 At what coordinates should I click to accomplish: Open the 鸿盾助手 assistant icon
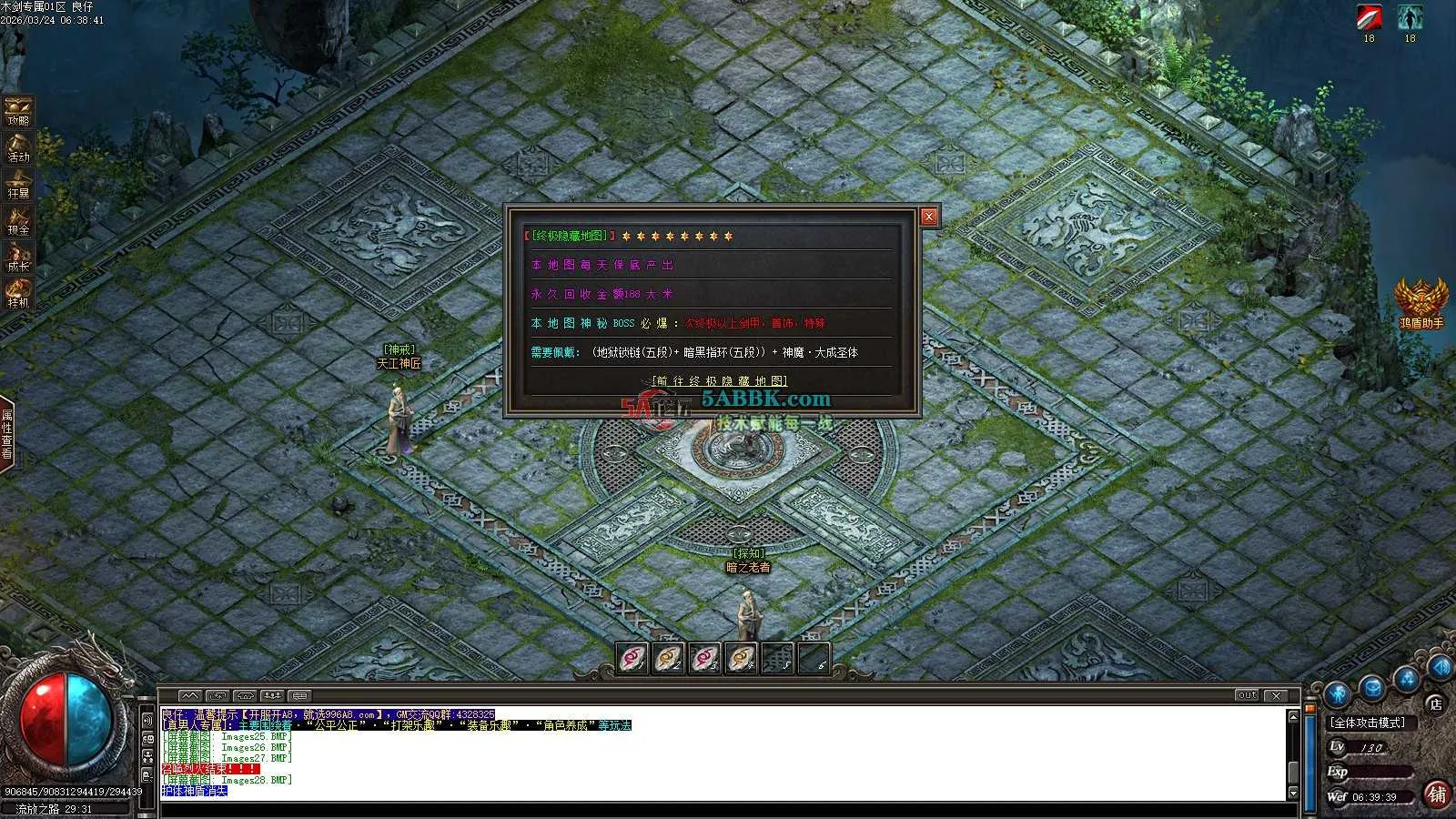click(x=1421, y=300)
